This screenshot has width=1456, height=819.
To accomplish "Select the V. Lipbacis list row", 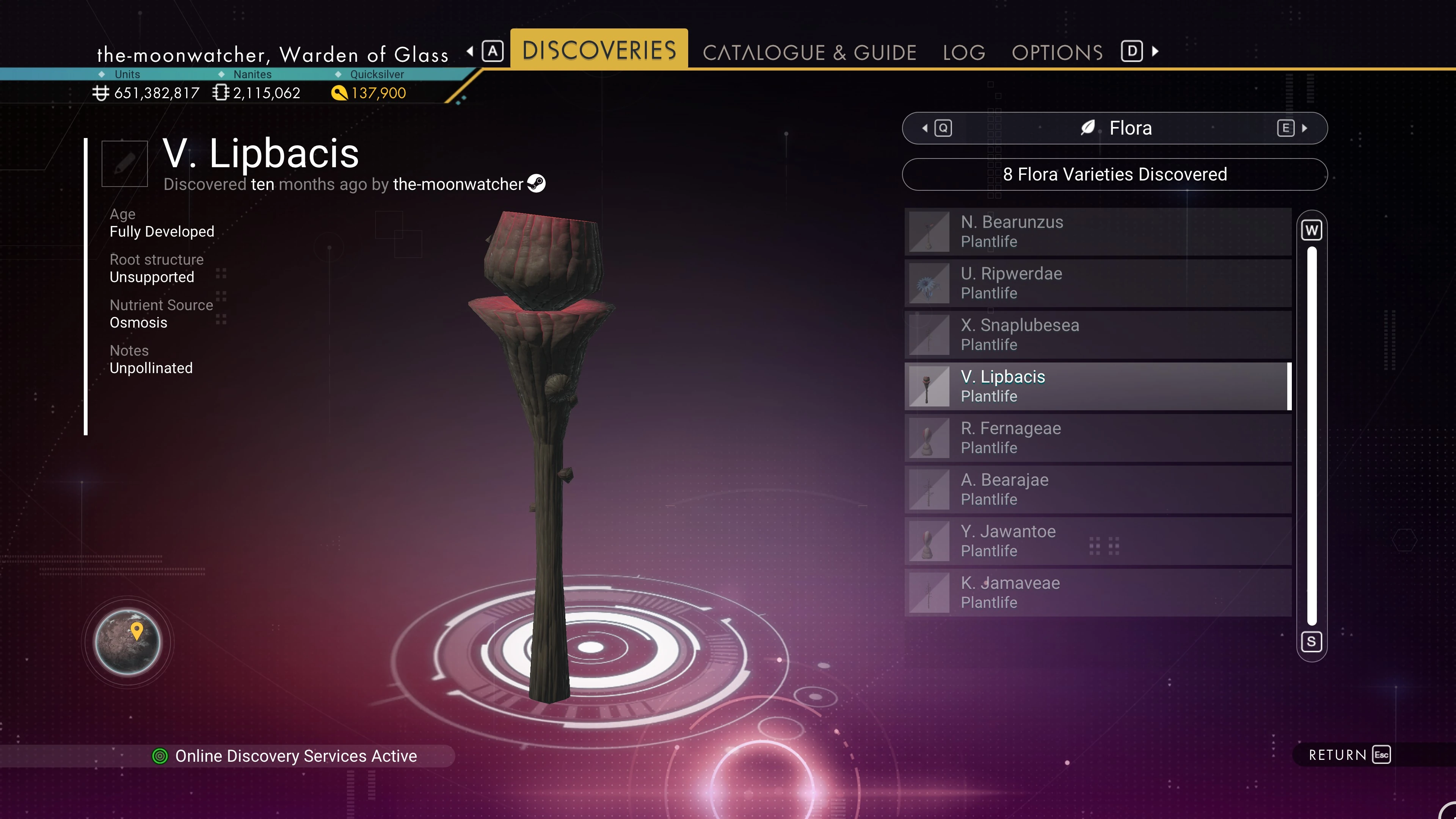I will (x=1098, y=386).
